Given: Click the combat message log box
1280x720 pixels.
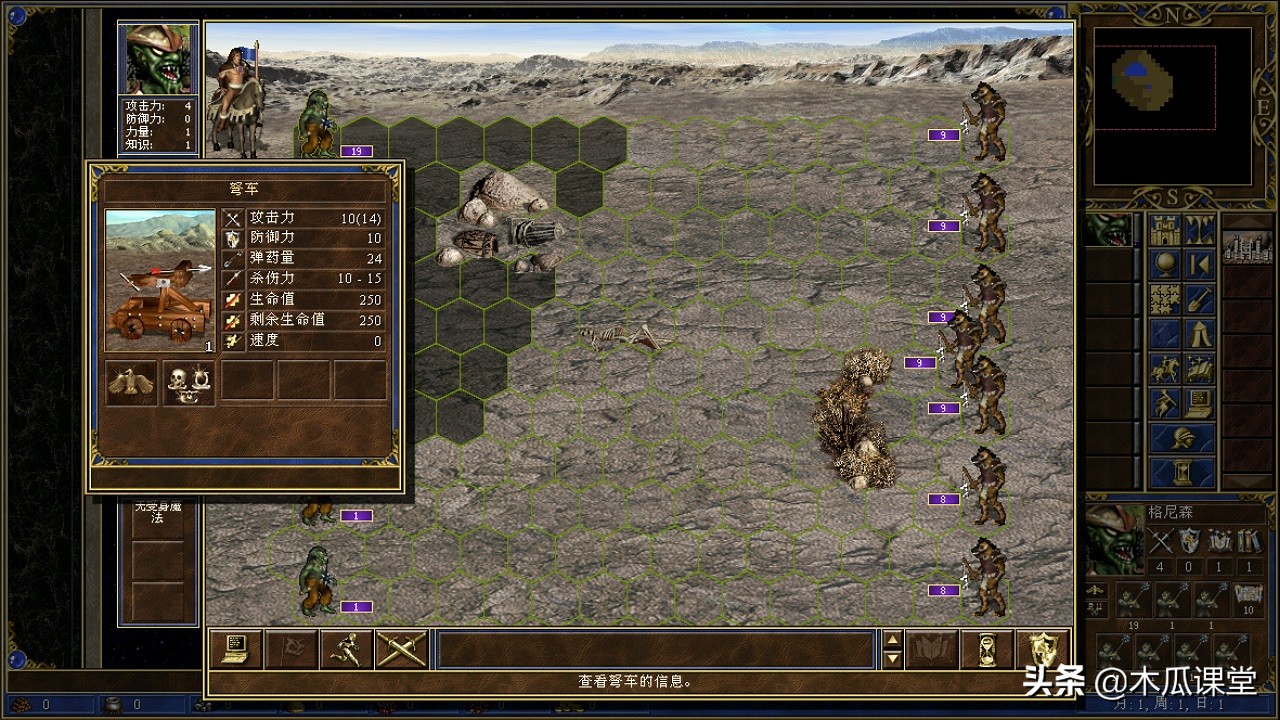Looking at the screenshot, I should [655, 650].
